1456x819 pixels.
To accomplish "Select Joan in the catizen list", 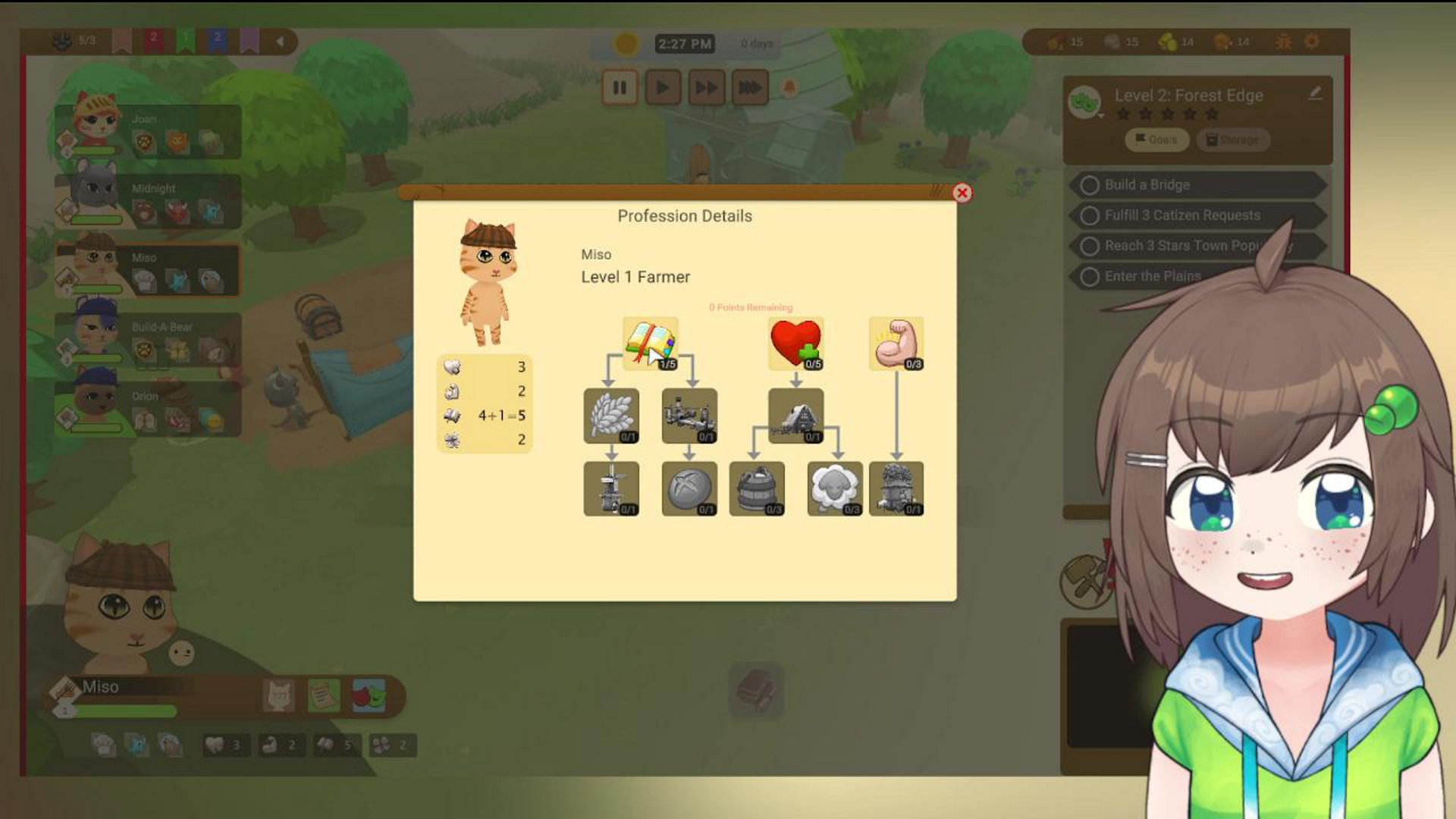I will [148, 132].
